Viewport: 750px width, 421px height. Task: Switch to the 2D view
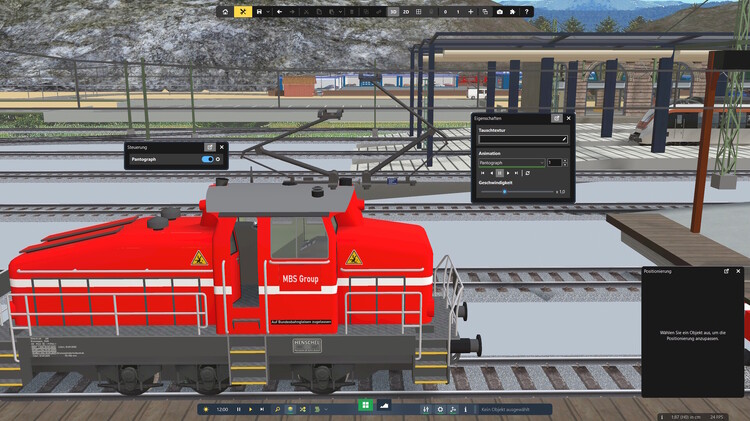point(406,12)
